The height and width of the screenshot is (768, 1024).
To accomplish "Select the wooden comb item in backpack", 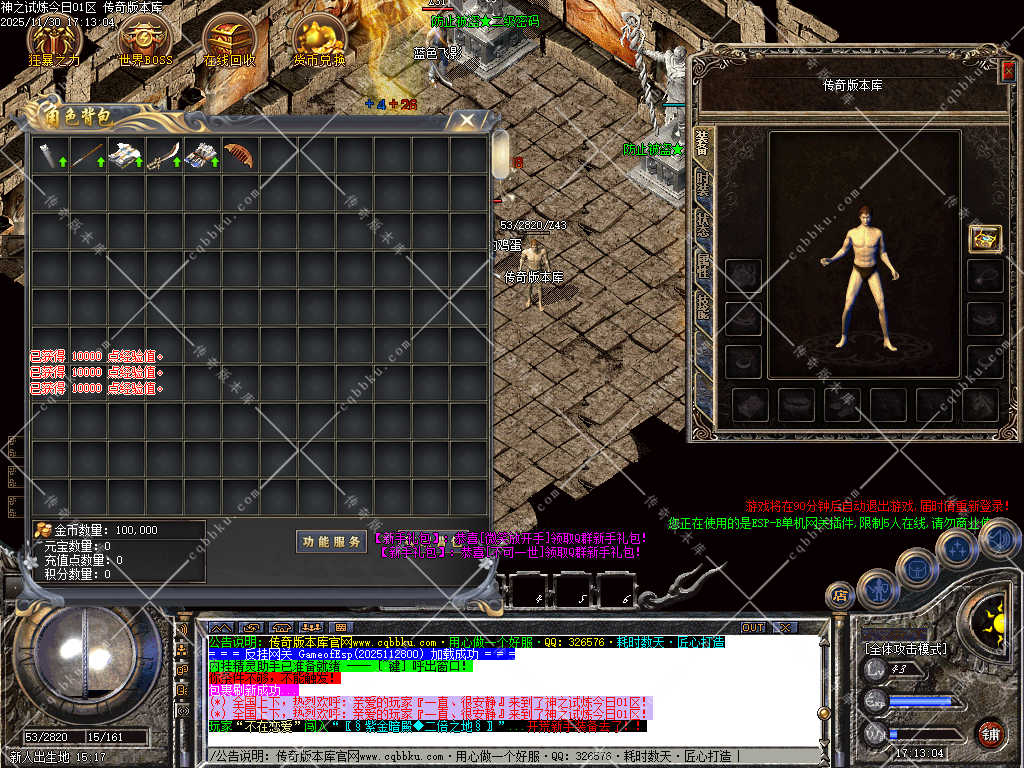I will click(238, 155).
